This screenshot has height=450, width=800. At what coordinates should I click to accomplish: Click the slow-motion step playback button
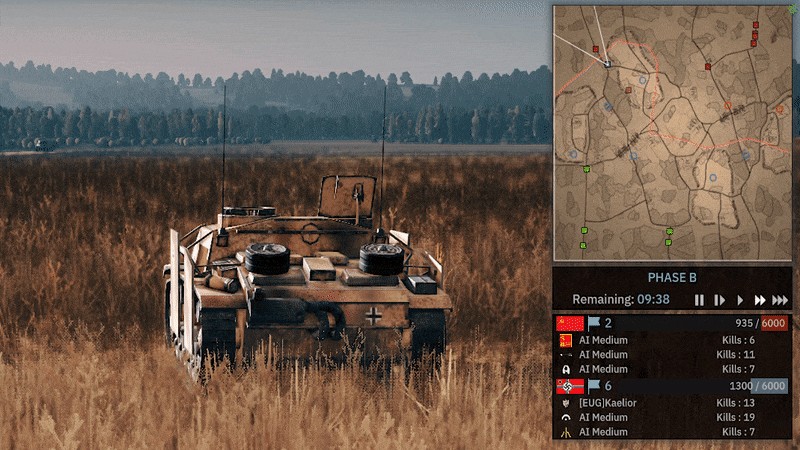[719, 300]
